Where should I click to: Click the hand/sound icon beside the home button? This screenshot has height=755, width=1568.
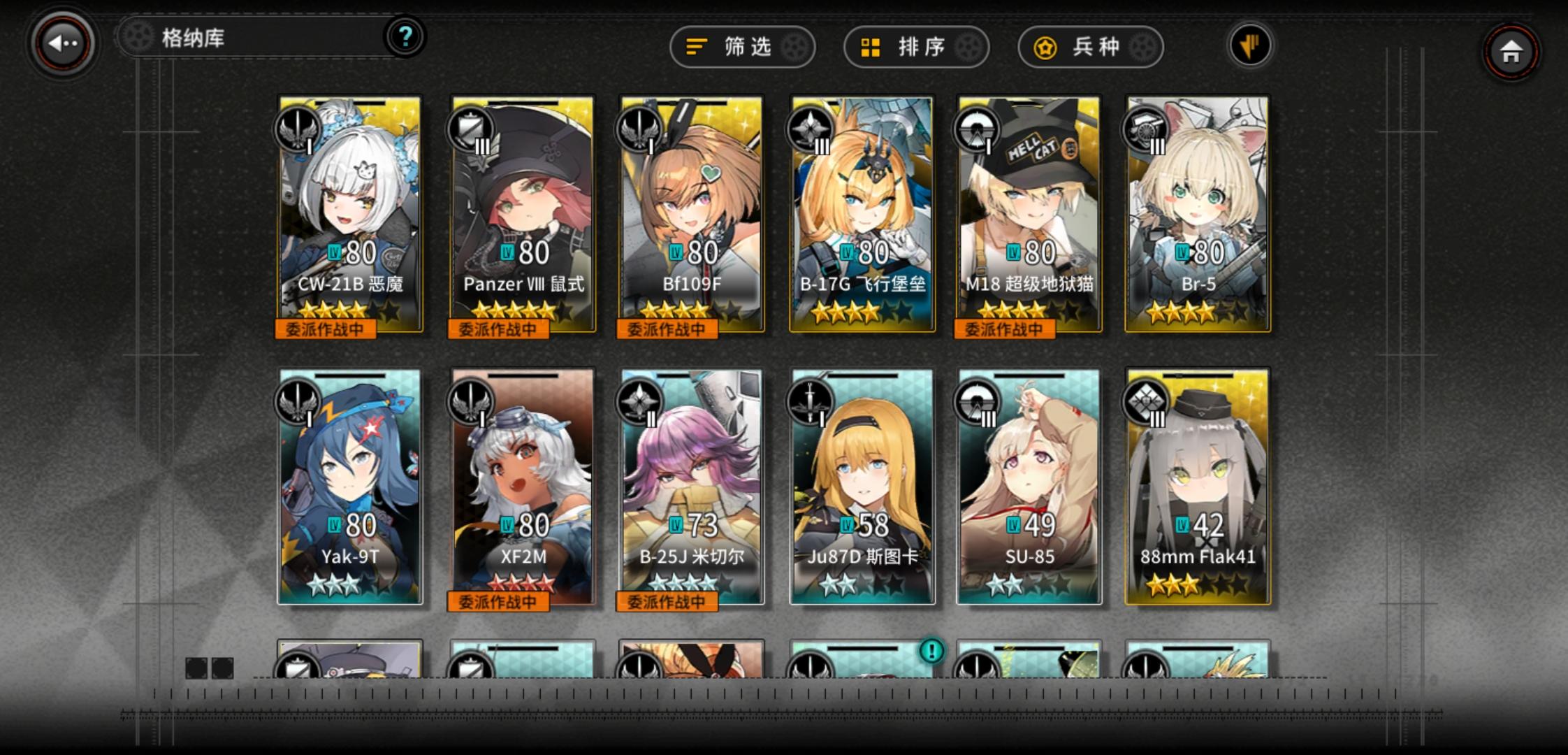[x=1249, y=44]
